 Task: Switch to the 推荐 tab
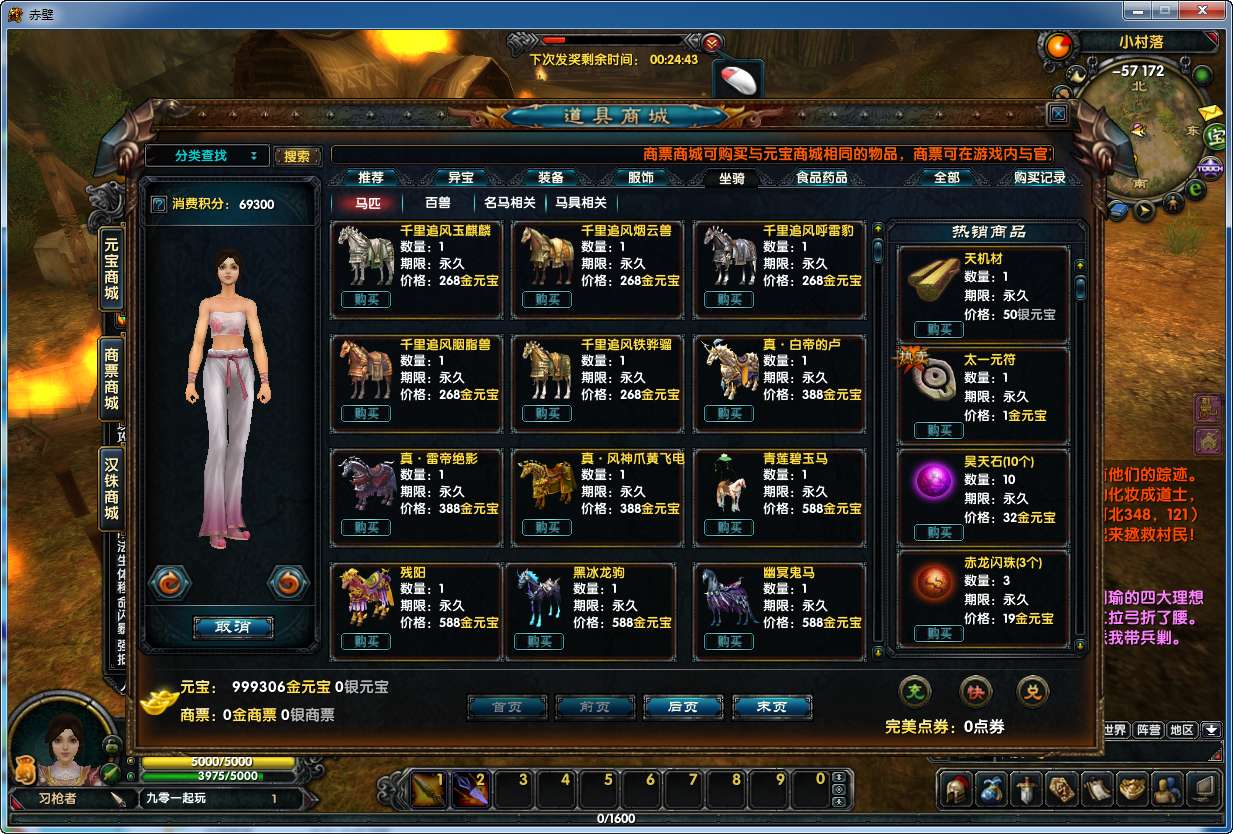click(x=370, y=178)
